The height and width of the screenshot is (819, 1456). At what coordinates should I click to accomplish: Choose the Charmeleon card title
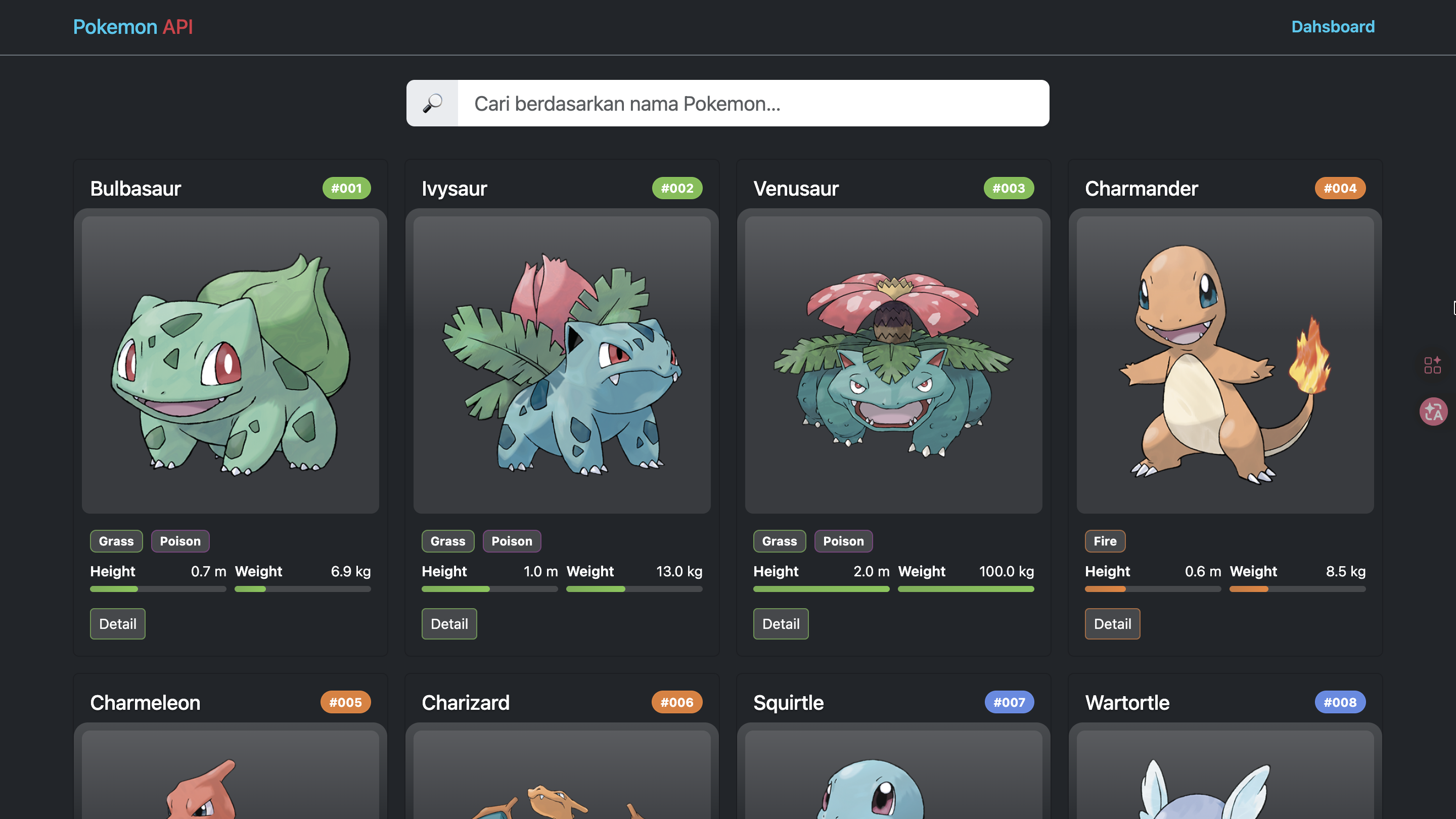[145, 703]
